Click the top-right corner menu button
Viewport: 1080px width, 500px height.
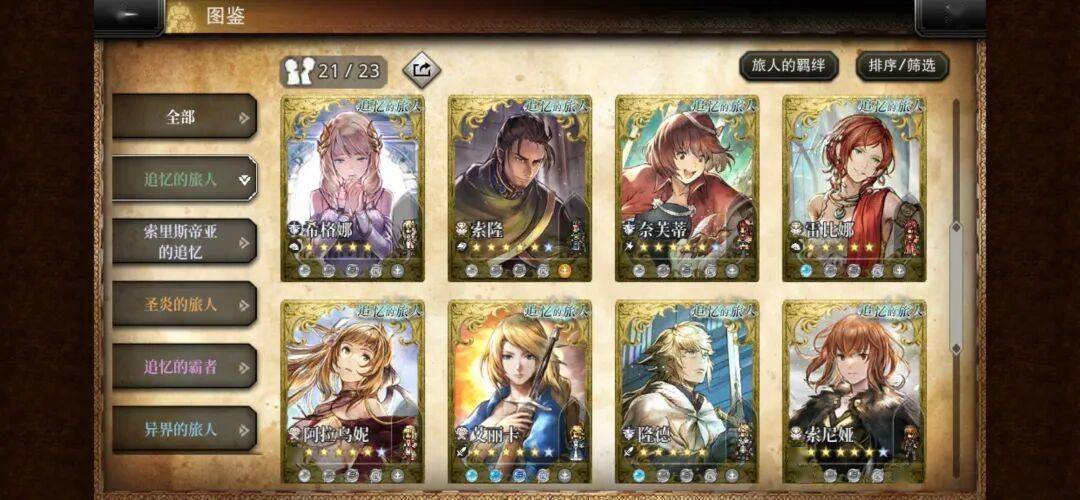[950, 17]
